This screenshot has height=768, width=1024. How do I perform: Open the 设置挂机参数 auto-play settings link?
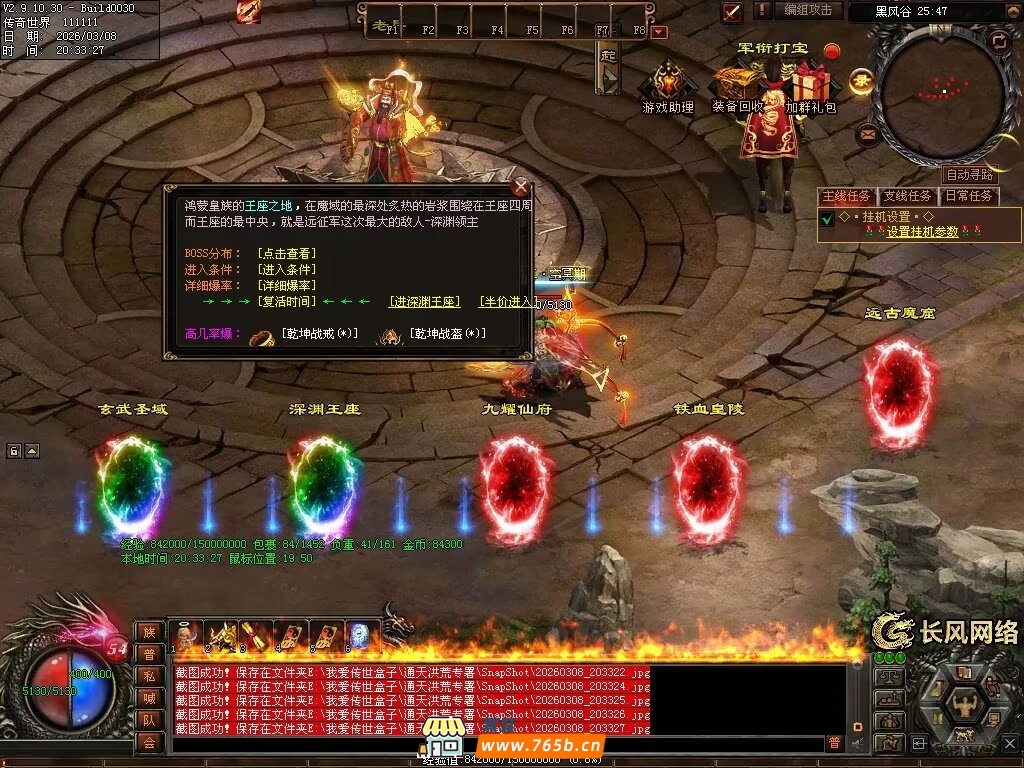(x=922, y=231)
